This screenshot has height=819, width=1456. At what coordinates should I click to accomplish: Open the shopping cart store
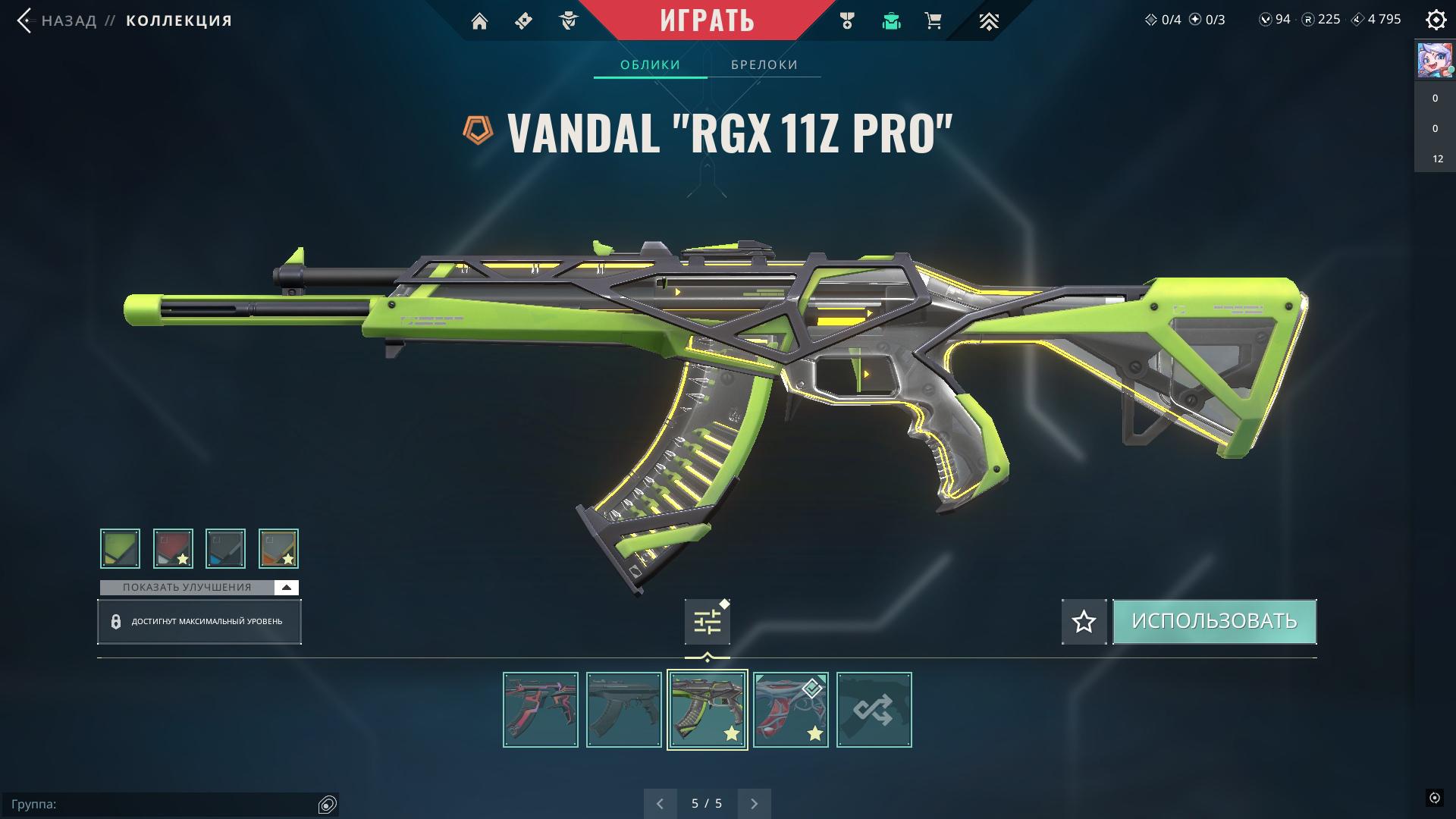coord(934,21)
